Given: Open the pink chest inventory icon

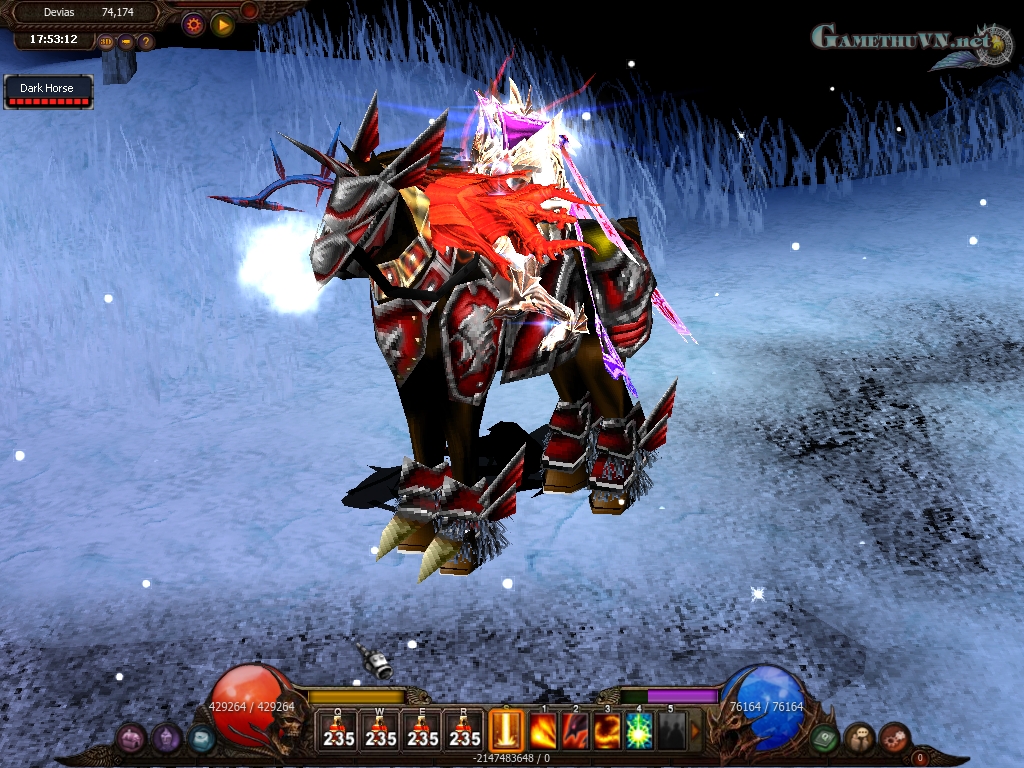Looking at the screenshot, I should click(x=132, y=738).
